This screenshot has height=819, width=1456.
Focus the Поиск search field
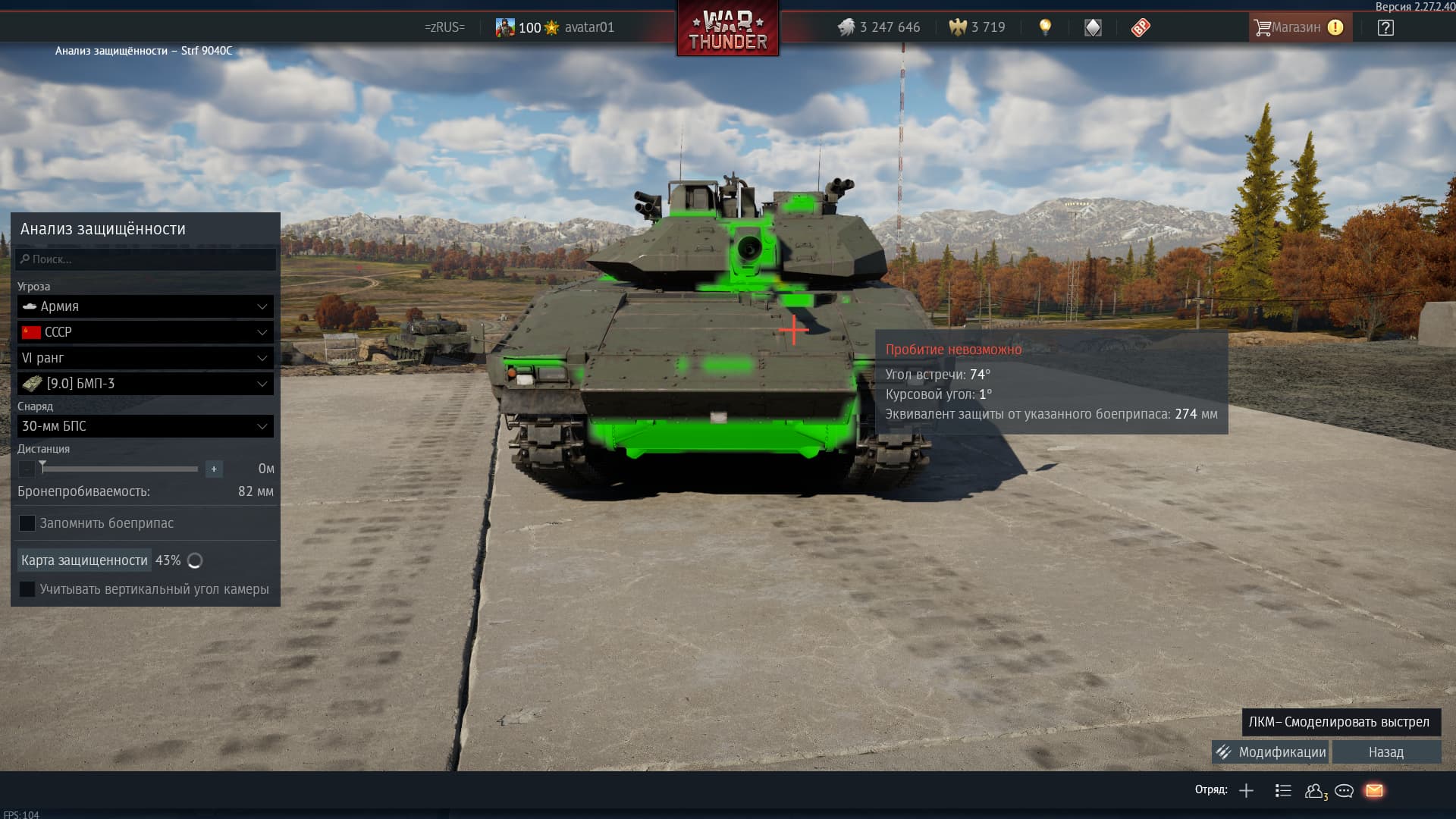click(146, 259)
